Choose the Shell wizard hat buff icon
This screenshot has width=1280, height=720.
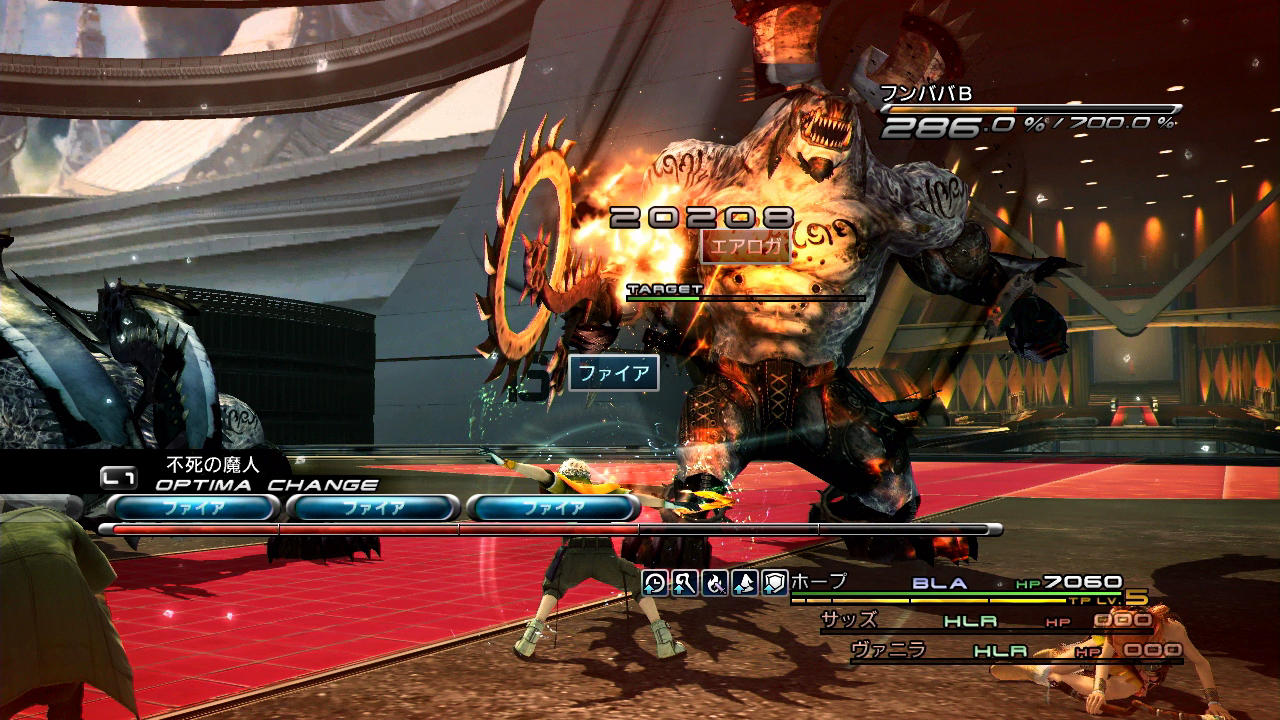tap(744, 584)
